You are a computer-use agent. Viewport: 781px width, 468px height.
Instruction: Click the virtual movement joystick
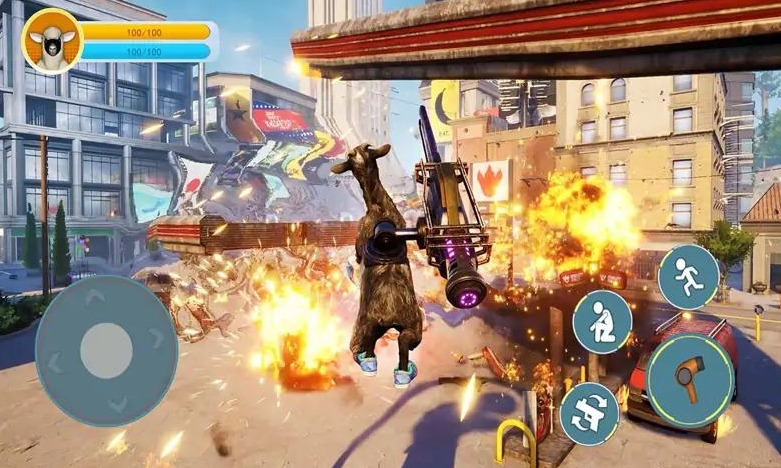(x=106, y=350)
